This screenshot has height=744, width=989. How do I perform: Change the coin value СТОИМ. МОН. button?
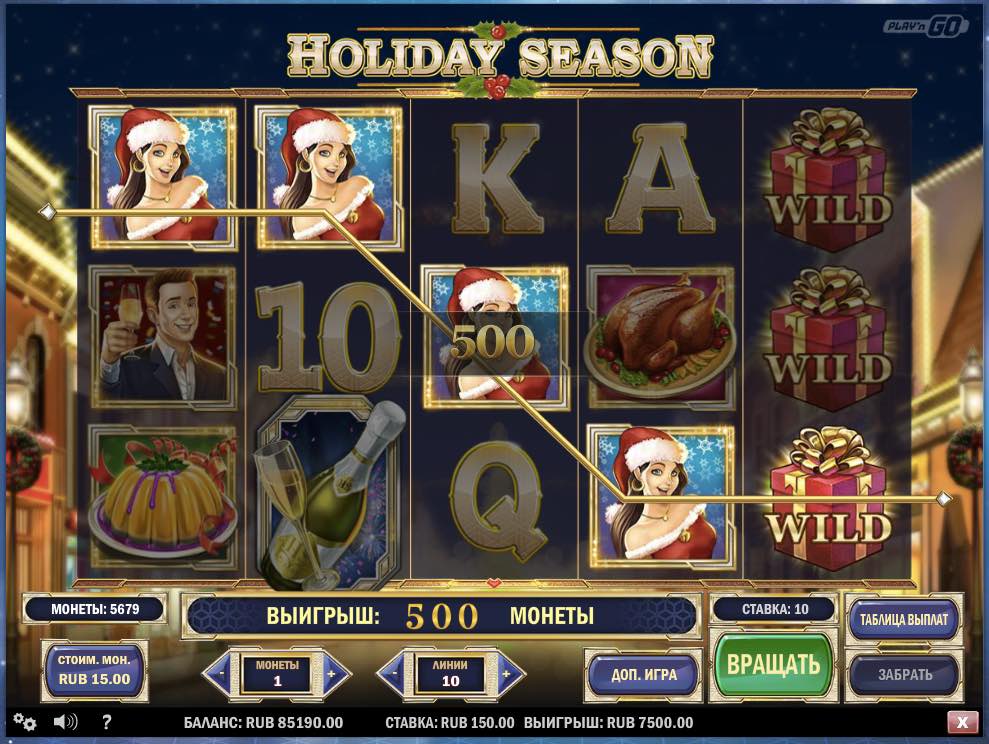(x=92, y=670)
